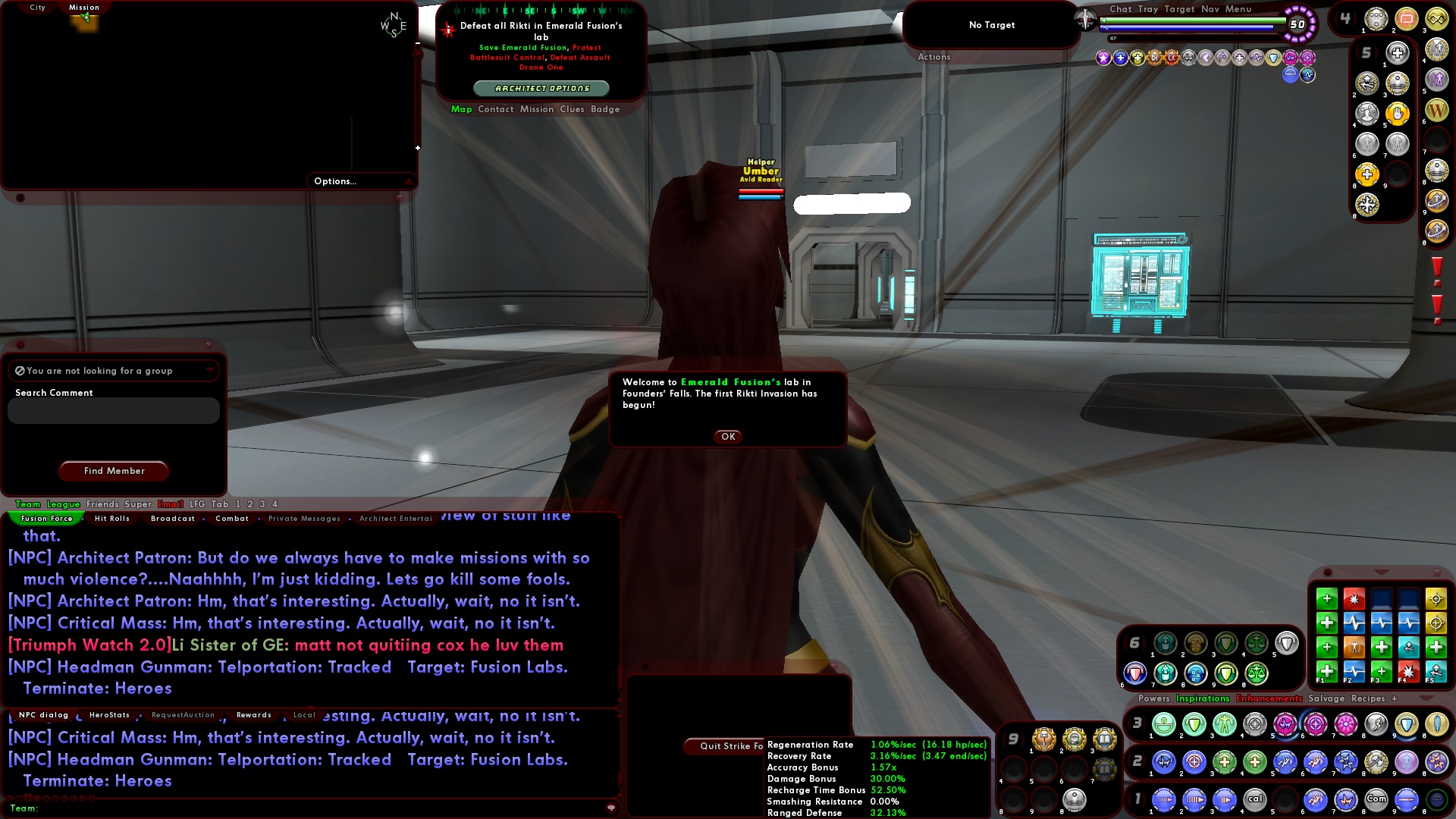The height and width of the screenshot is (819, 1456).
Task: Open the Menu from the top bar
Action: 1241,9
